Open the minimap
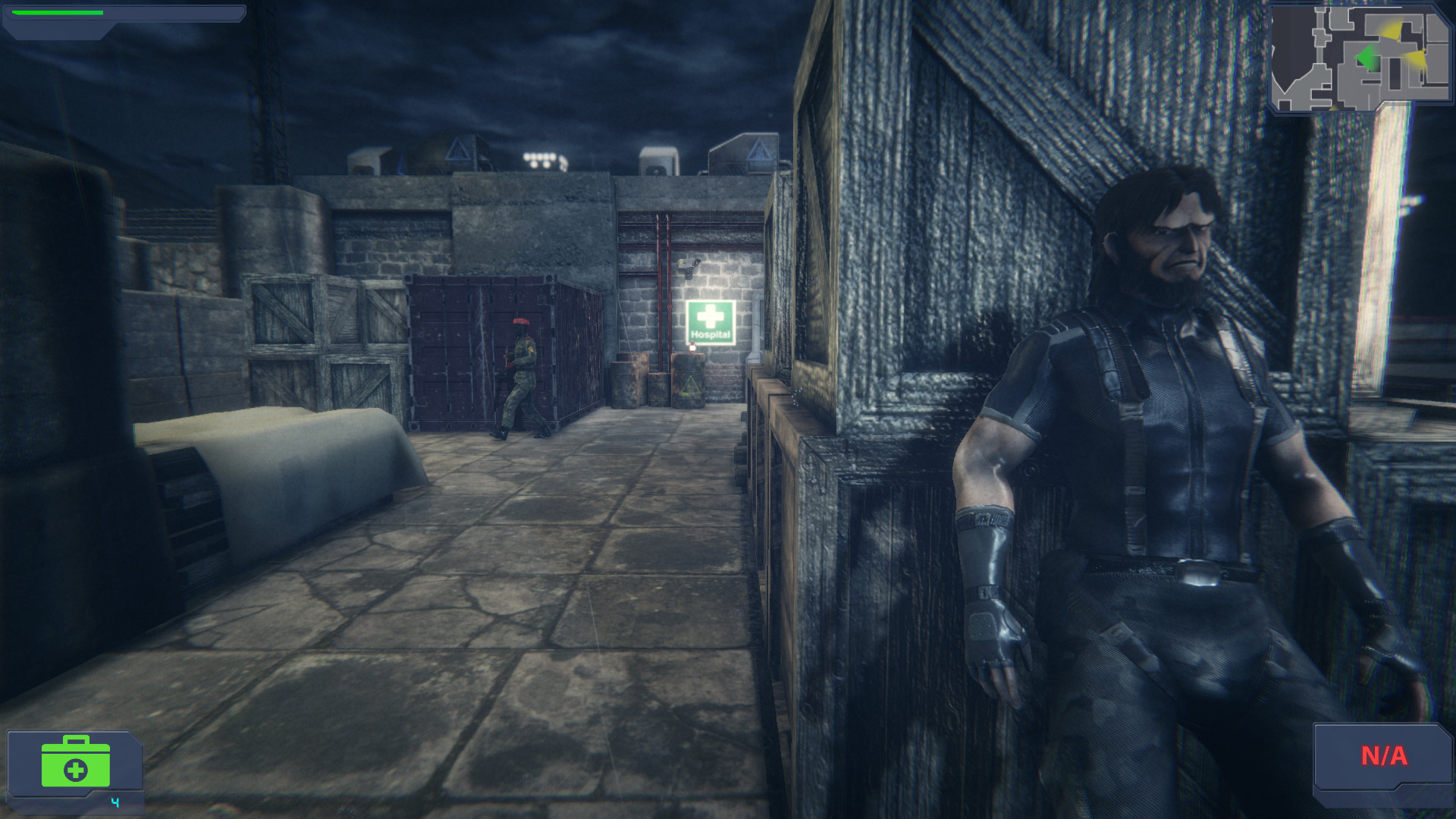 point(1360,58)
